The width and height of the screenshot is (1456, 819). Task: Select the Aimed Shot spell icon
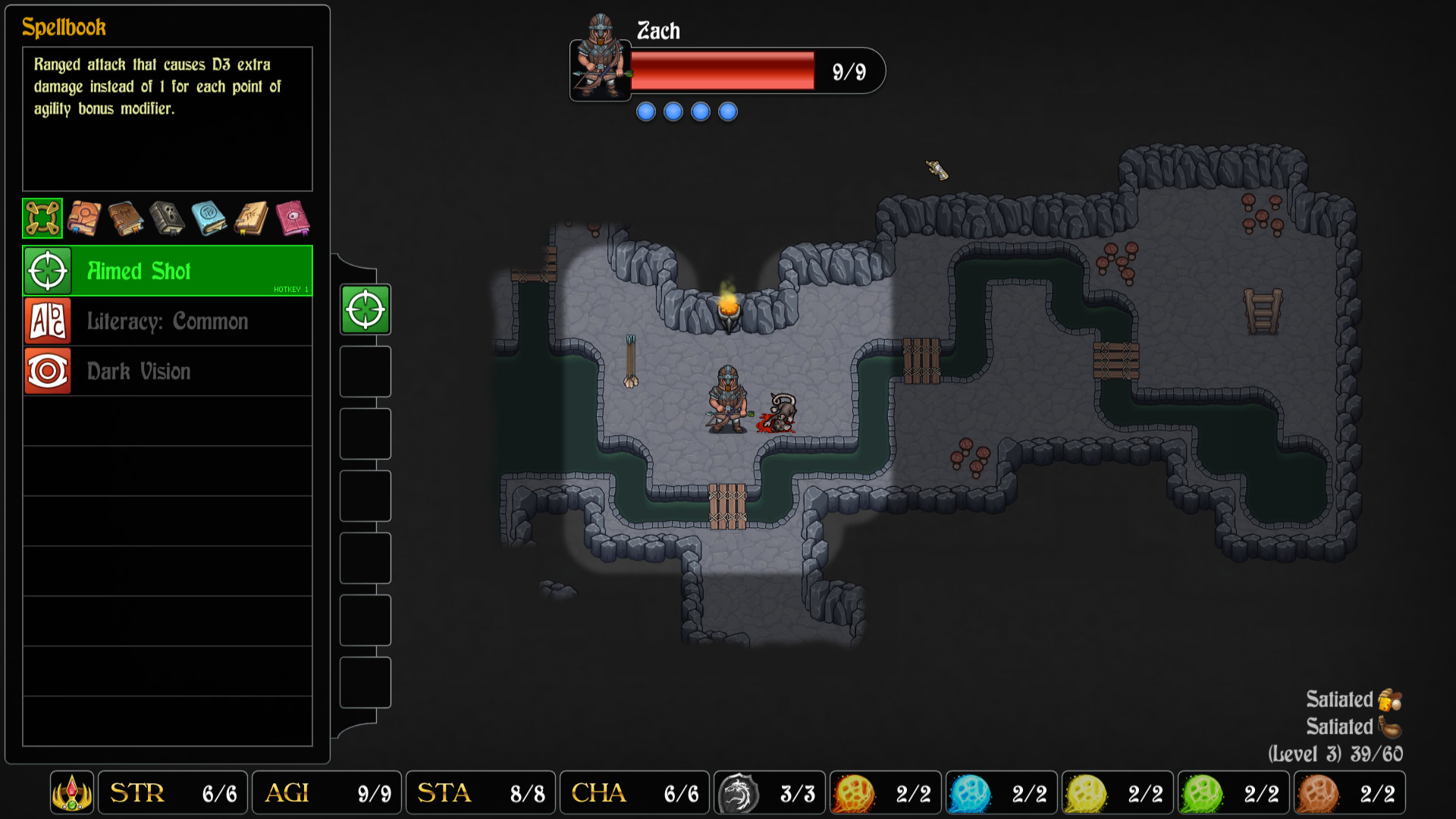[46, 271]
